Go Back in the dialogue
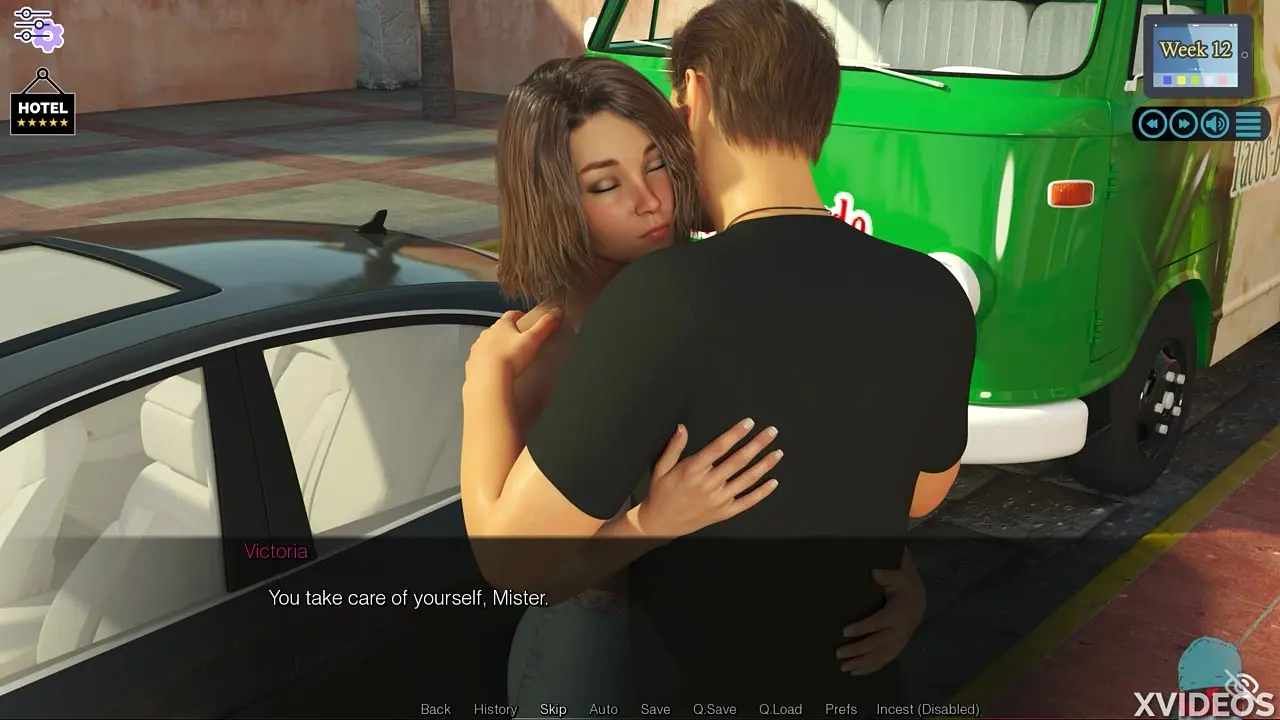The width and height of the screenshot is (1280, 720). (x=435, y=709)
